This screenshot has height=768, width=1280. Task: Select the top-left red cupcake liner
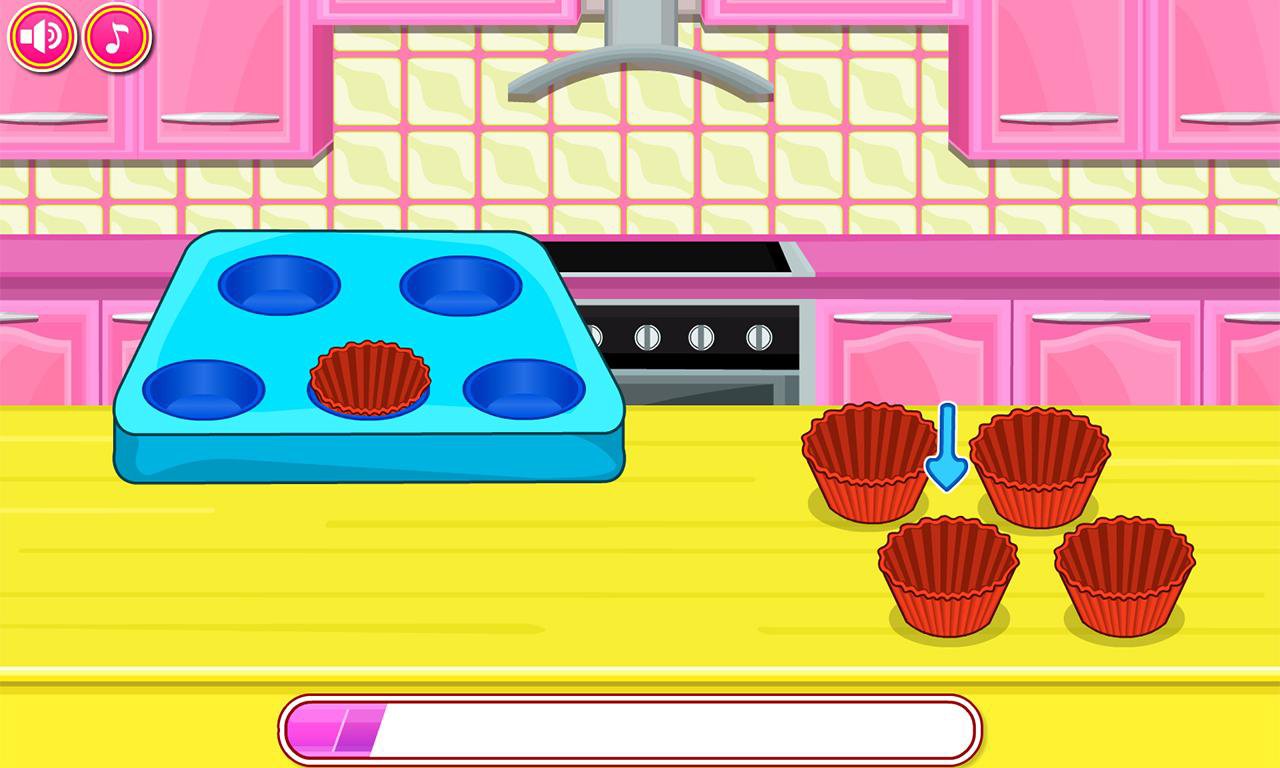point(864,460)
